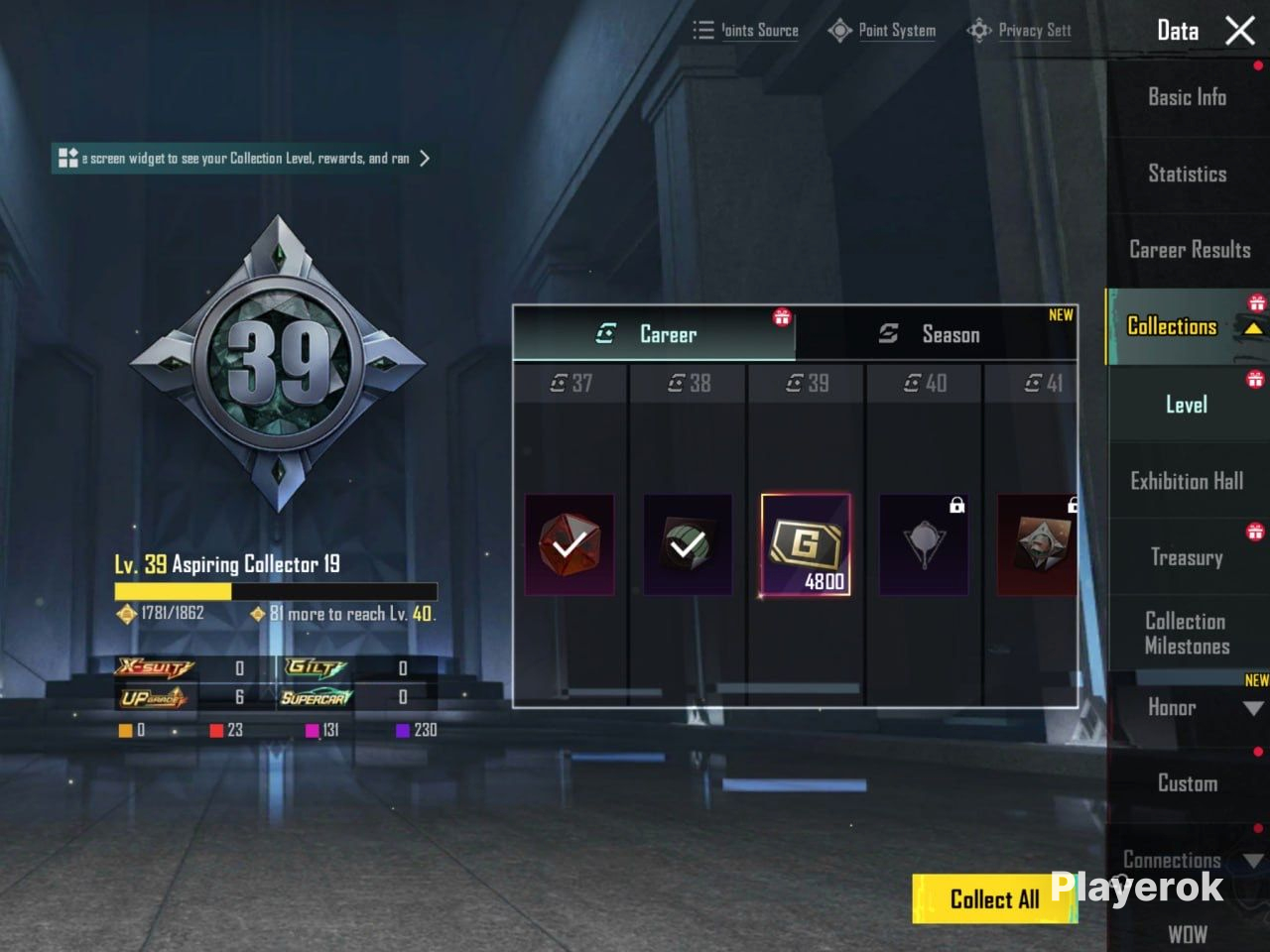The image size is (1270, 952).
Task: Show Career Results
Action: click(1189, 250)
